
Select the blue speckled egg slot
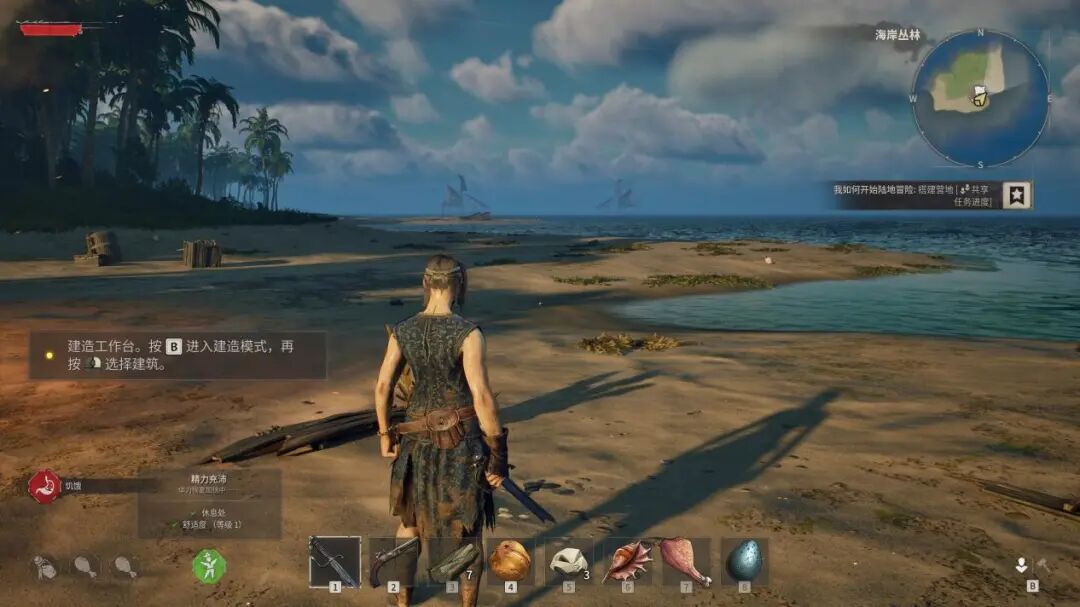pyautogui.click(x=744, y=561)
